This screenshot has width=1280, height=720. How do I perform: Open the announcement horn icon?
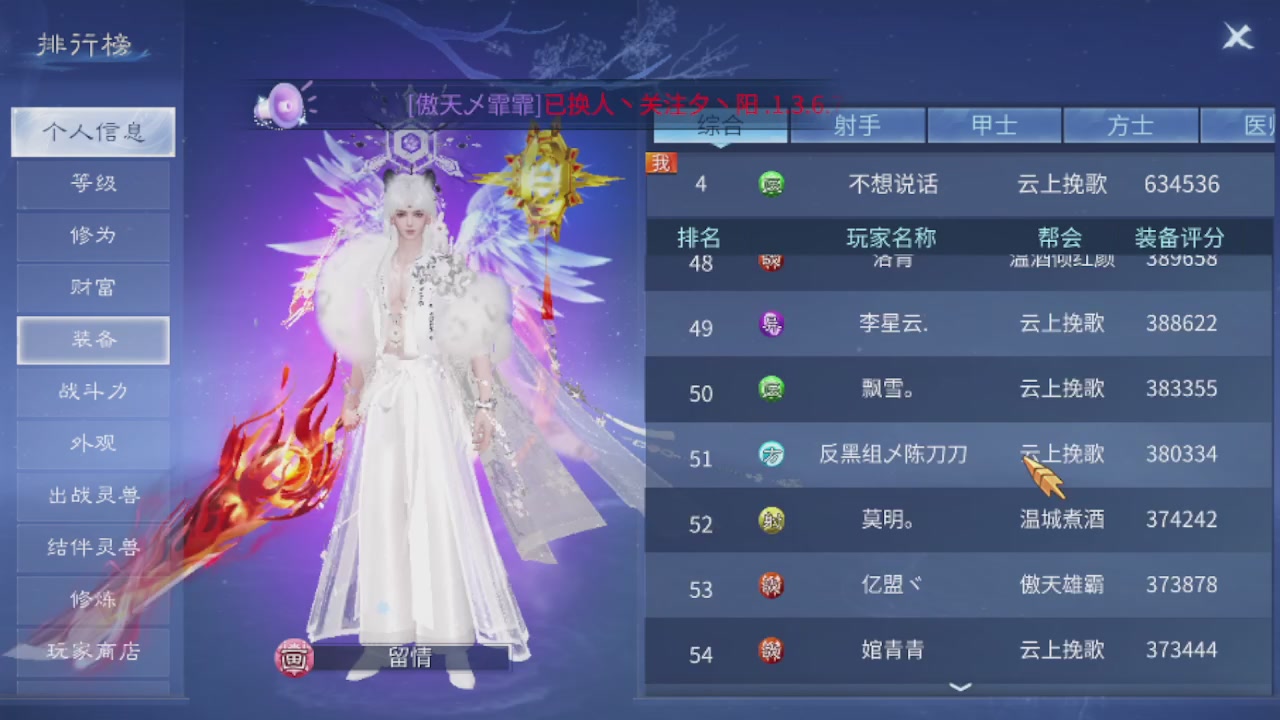point(283,107)
